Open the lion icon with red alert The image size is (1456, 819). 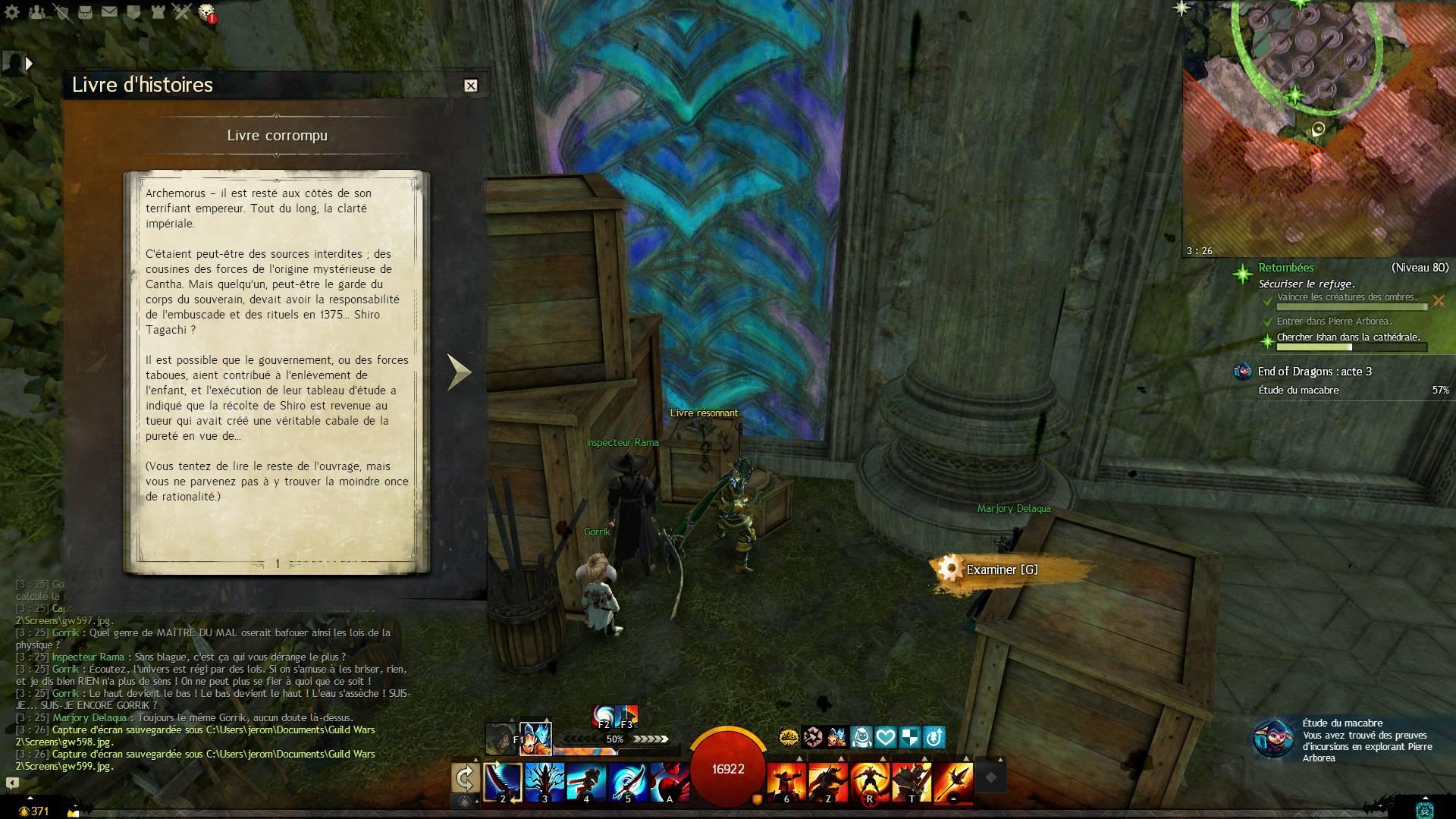(x=206, y=12)
